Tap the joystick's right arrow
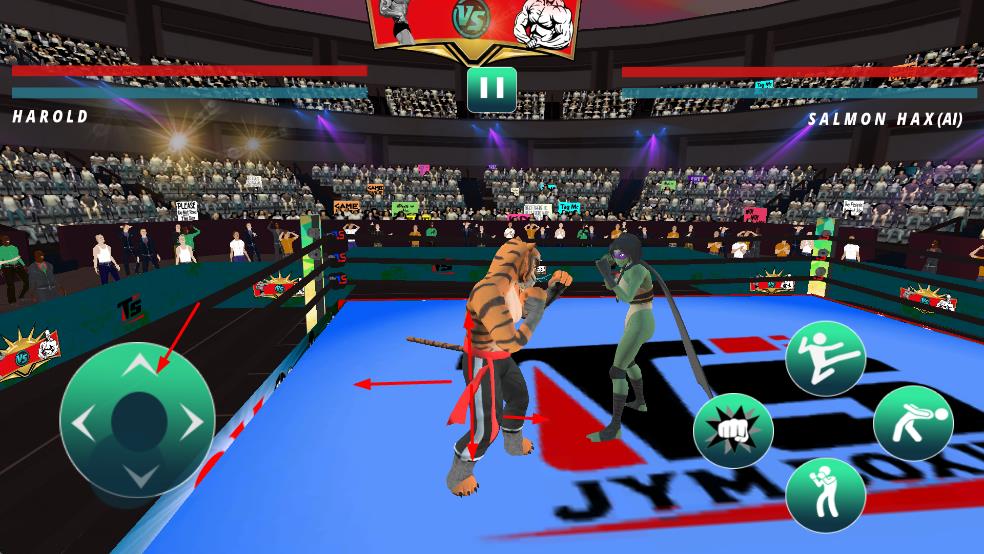This screenshot has width=984, height=554. [192, 423]
